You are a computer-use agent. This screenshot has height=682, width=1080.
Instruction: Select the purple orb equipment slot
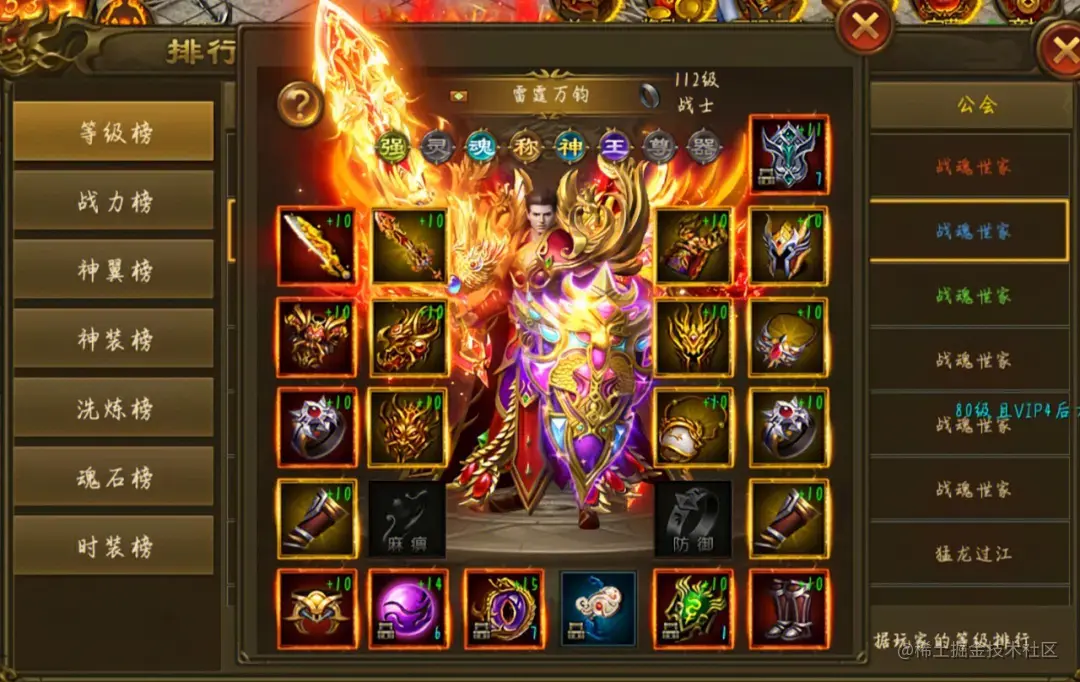(409, 609)
